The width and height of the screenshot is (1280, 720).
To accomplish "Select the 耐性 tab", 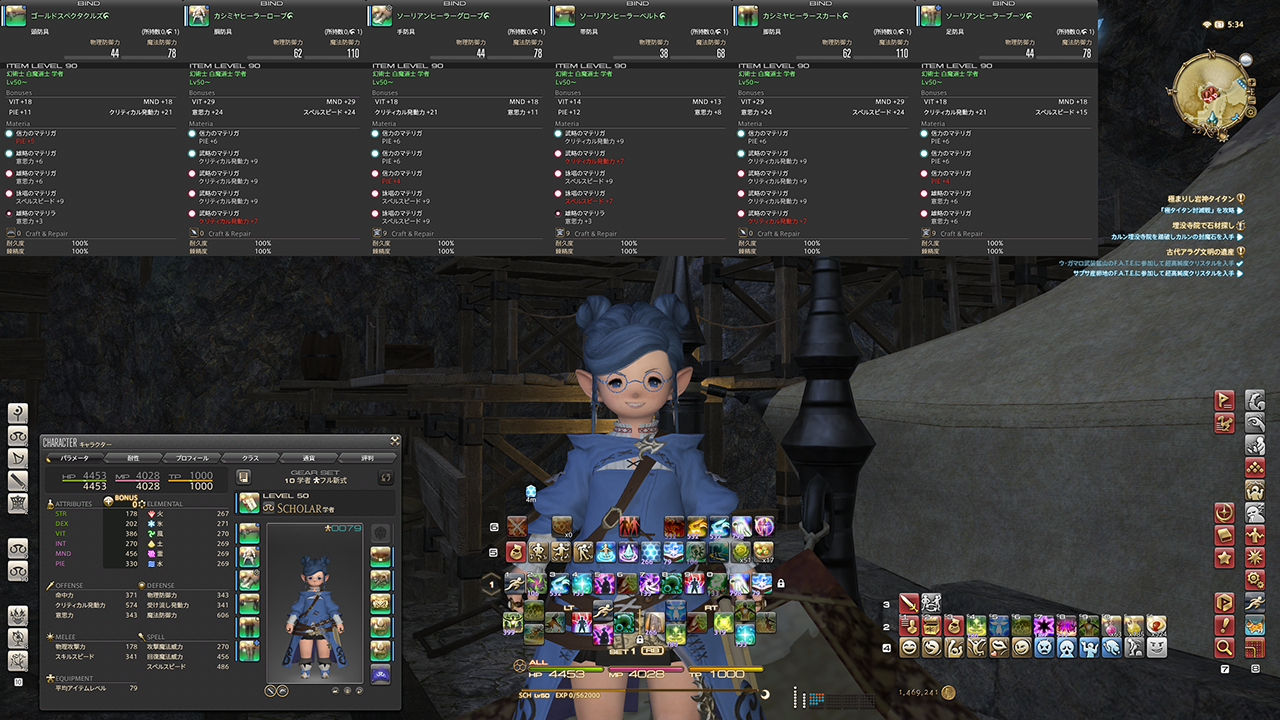I will pos(134,458).
